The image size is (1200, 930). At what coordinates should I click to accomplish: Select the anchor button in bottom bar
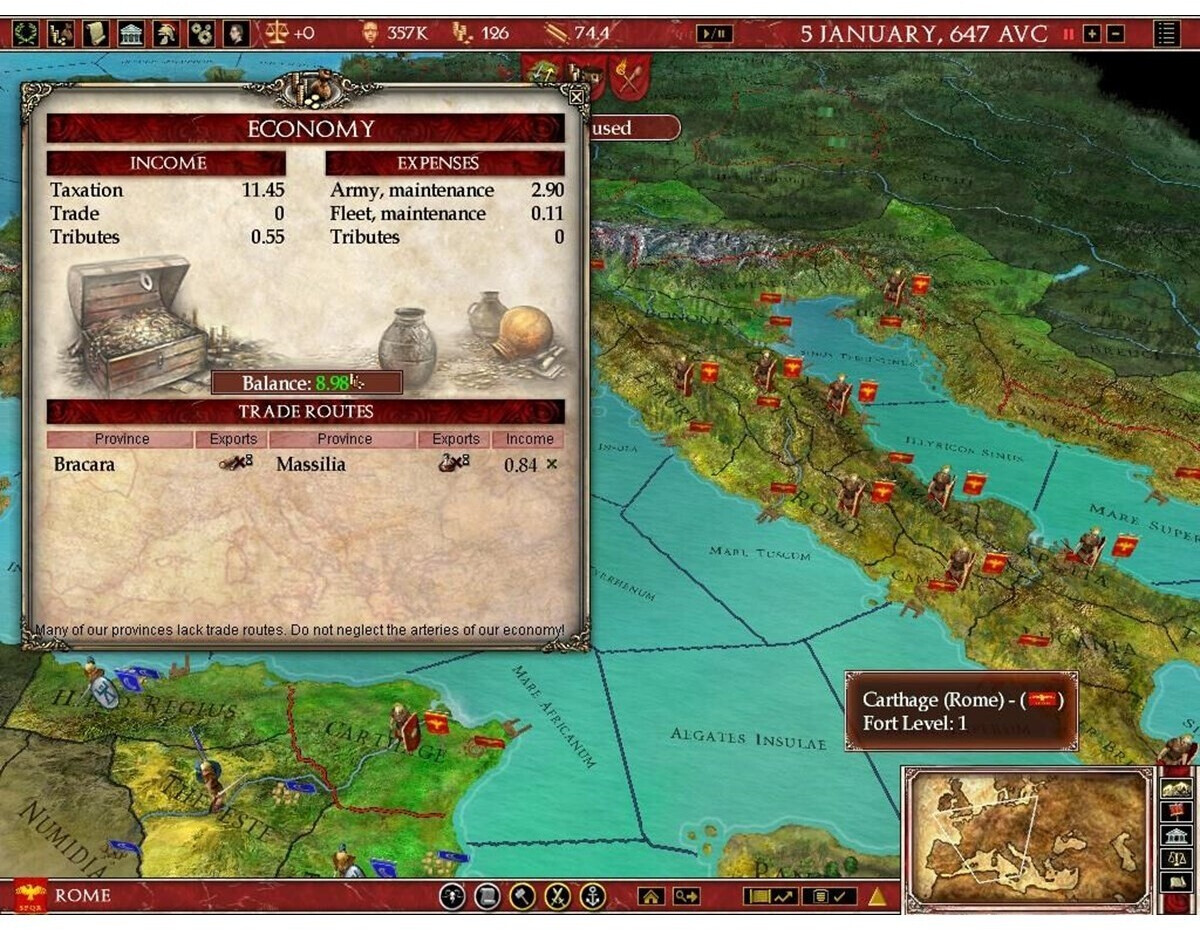[x=593, y=896]
